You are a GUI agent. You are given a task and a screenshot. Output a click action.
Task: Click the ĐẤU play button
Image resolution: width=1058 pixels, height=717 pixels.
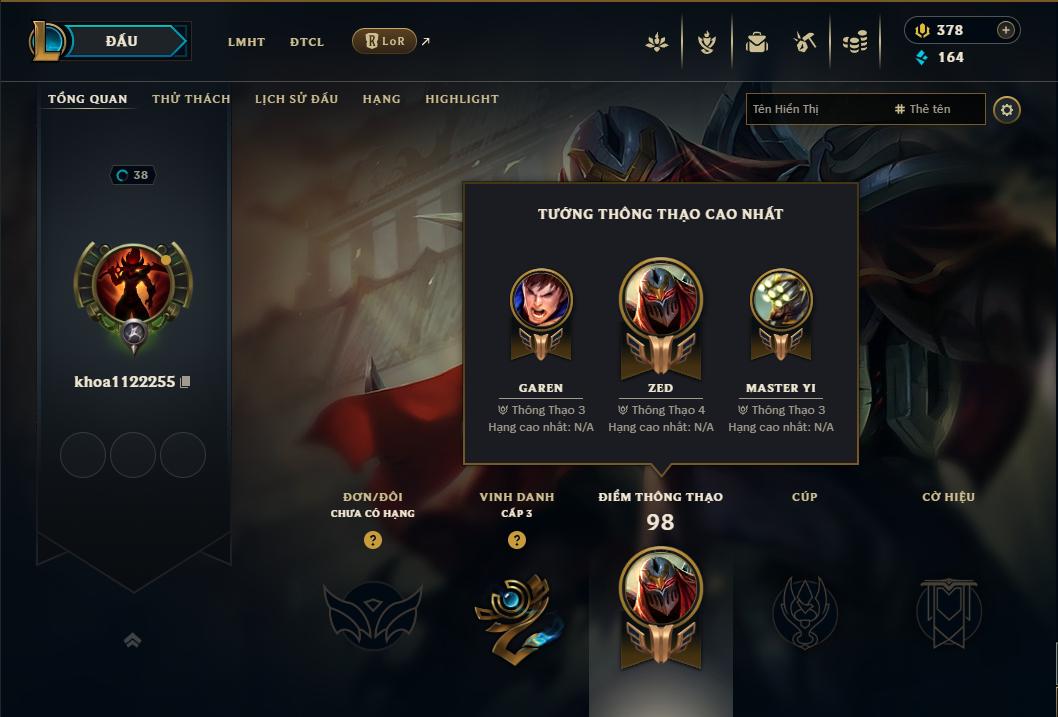pyautogui.click(x=122, y=41)
